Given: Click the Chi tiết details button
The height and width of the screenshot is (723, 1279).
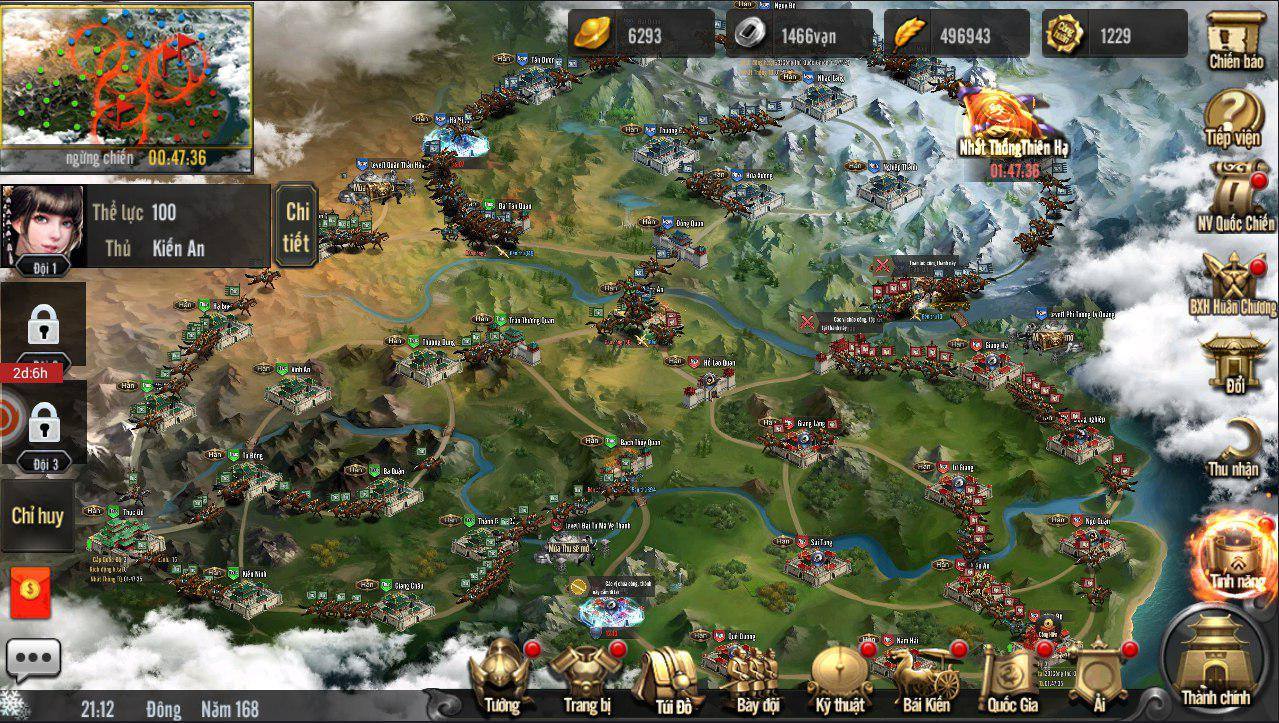Looking at the screenshot, I should click(x=297, y=225).
